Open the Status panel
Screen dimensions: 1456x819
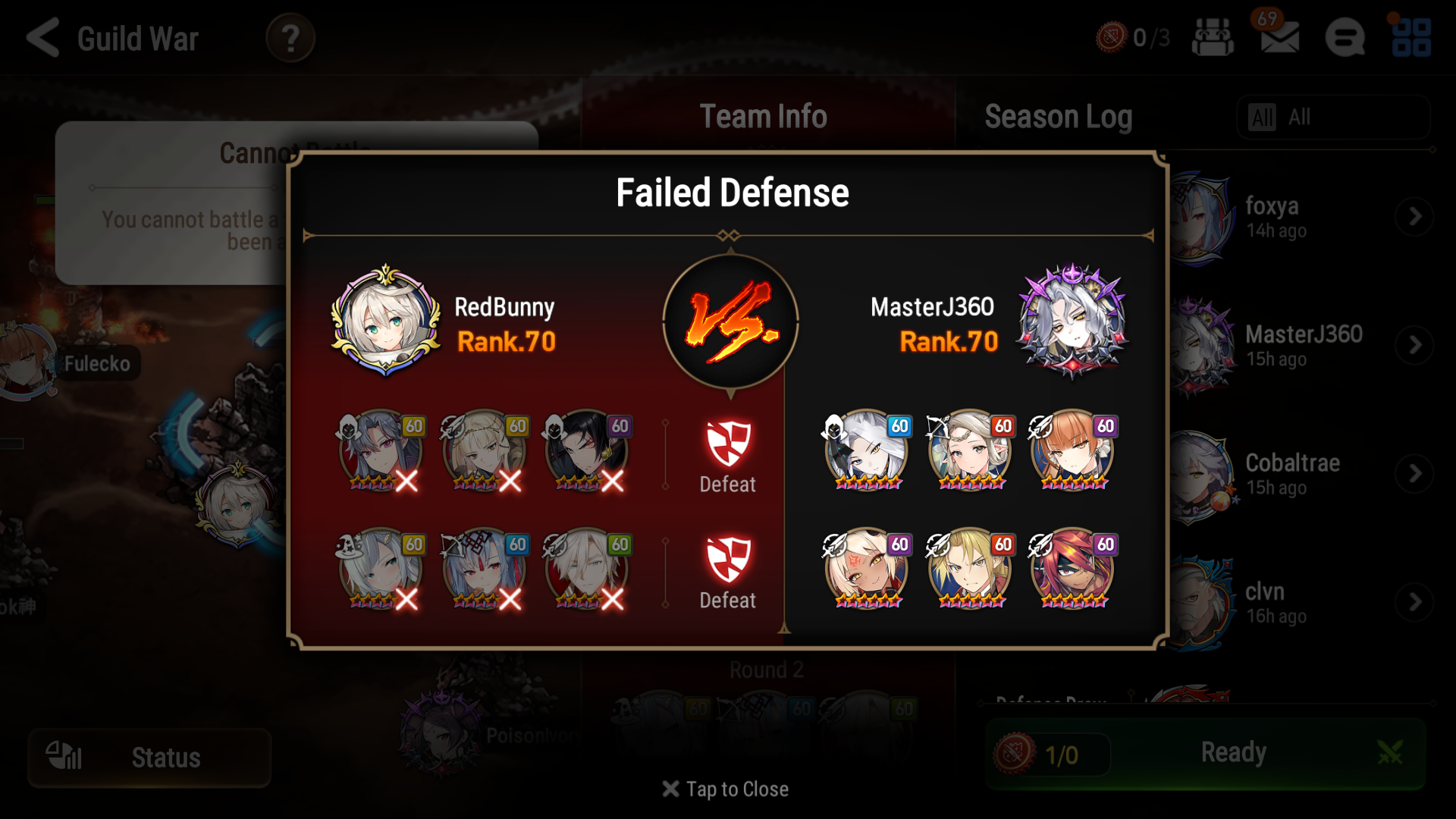pos(149,757)
